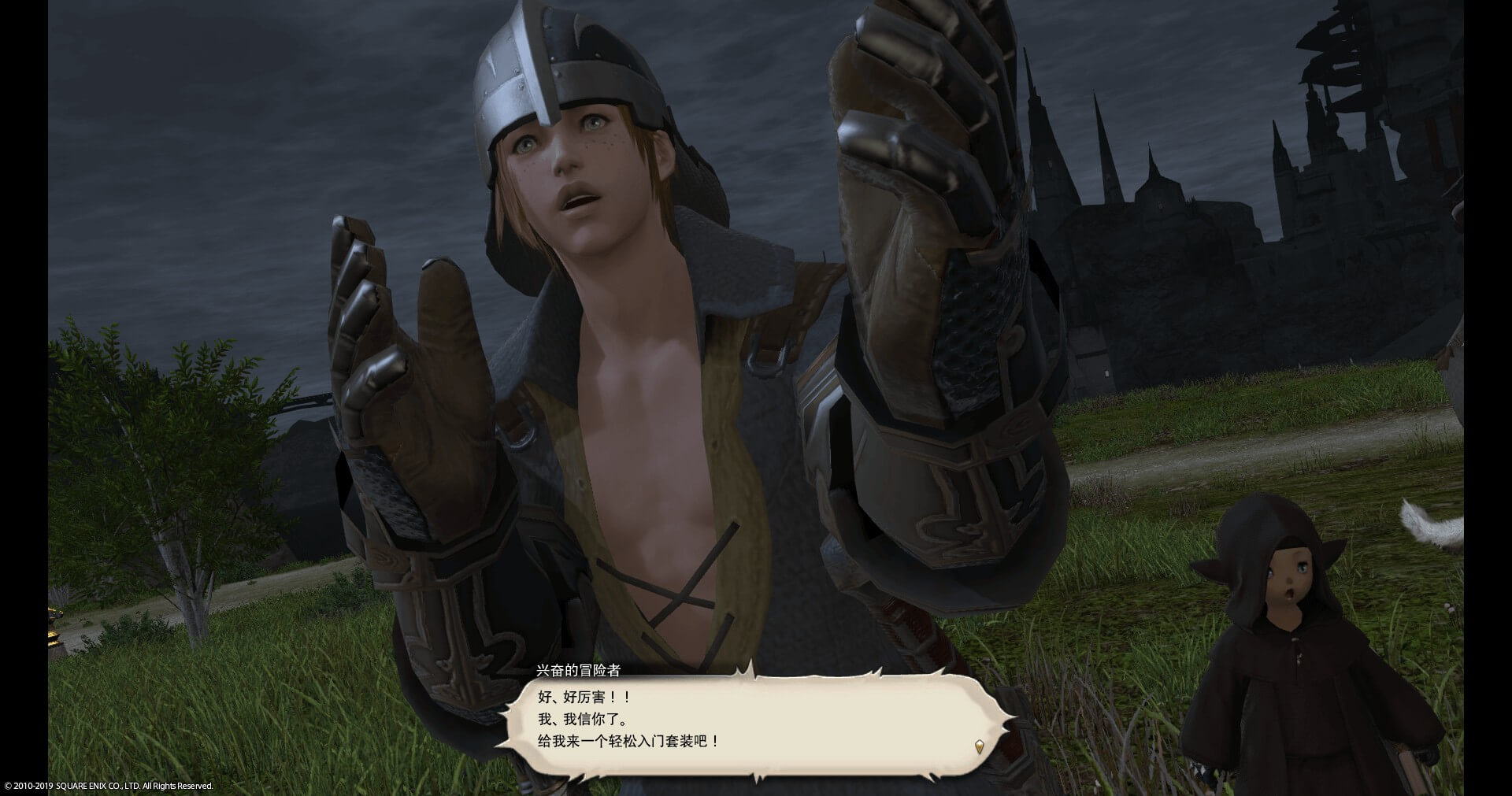Click the dialogue continue arrow indicator
The image size is (1512, 796).
click(x=979, y=746)
